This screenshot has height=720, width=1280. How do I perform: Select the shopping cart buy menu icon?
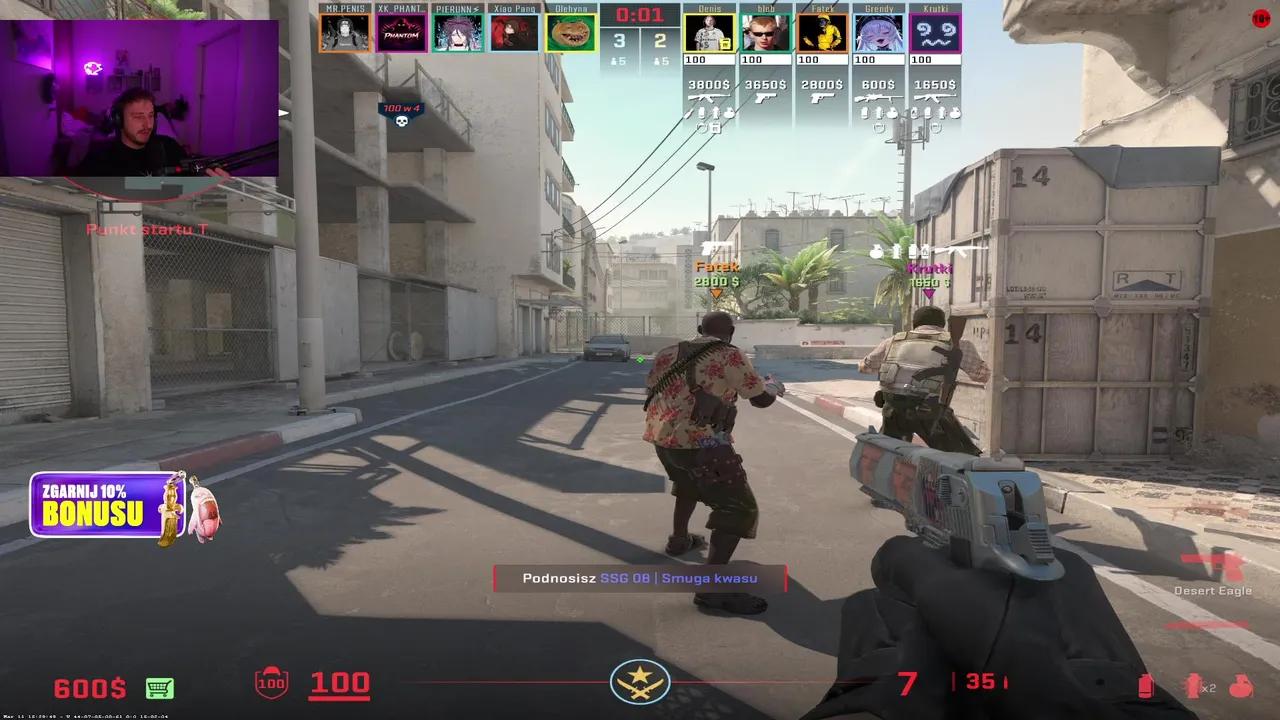coord(160,687)
